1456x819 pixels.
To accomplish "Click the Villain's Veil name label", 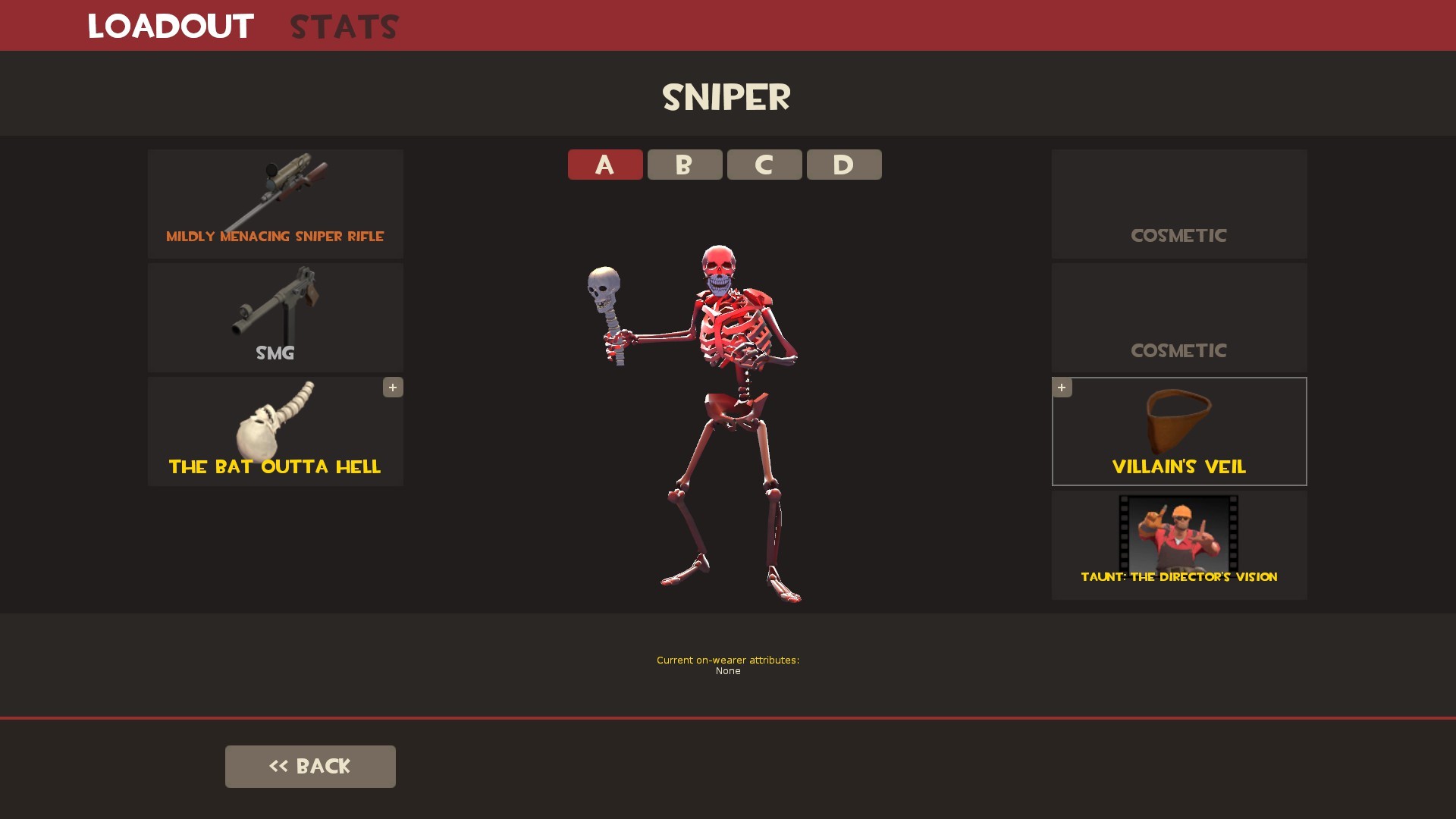I will [1178, 467].
